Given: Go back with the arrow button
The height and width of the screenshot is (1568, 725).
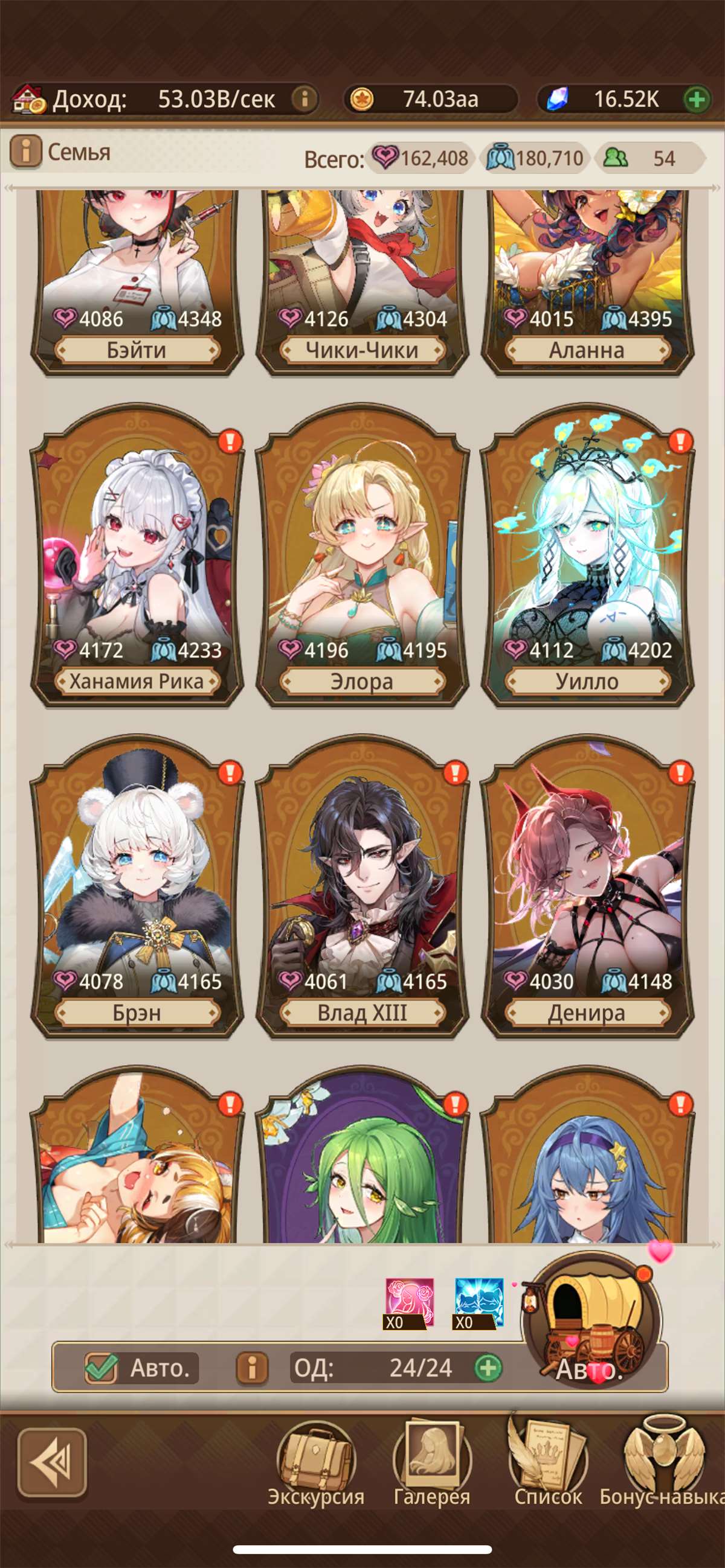Looking at the screenshot, I should pyautogui.click(x=51, y=1462).
